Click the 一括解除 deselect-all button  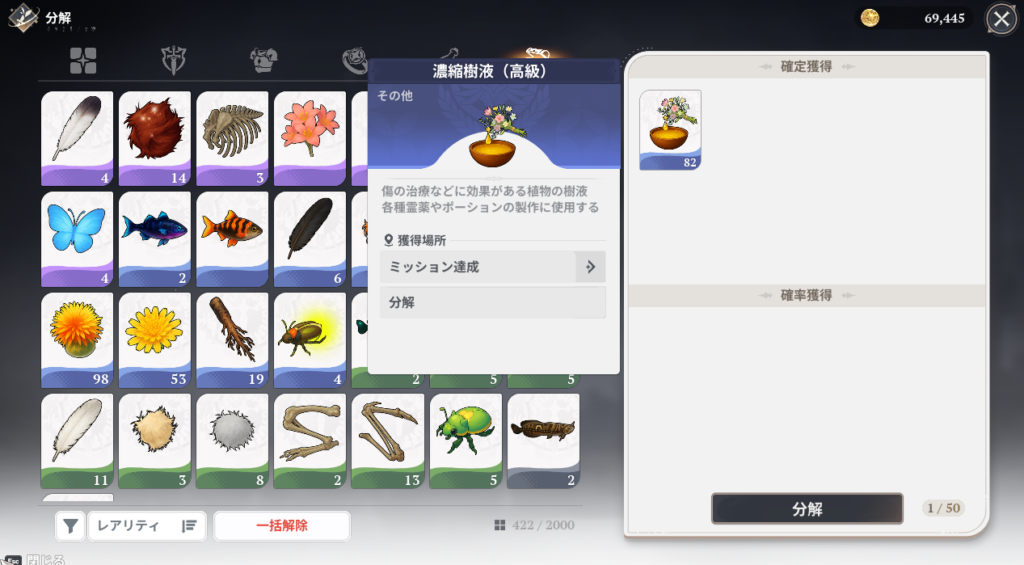pyautogui.click(x=281, y=525)
